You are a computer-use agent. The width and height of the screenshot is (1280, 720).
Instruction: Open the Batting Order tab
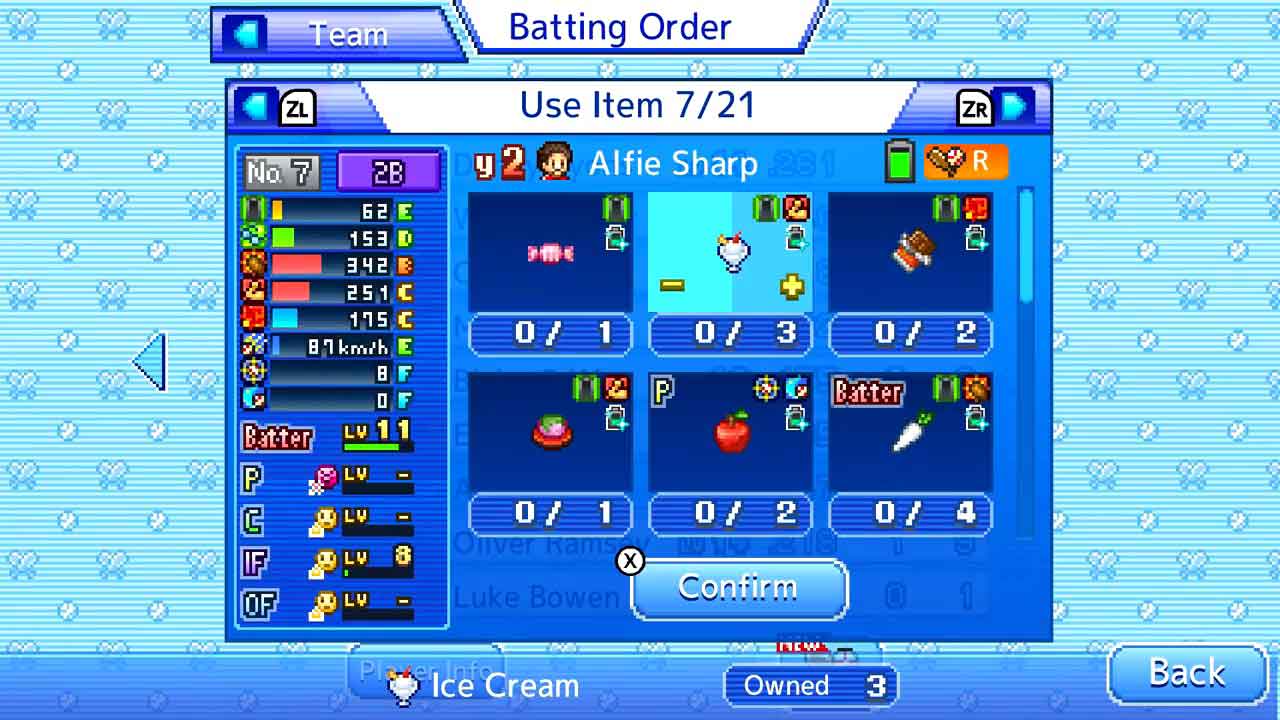tap(620, 27)
